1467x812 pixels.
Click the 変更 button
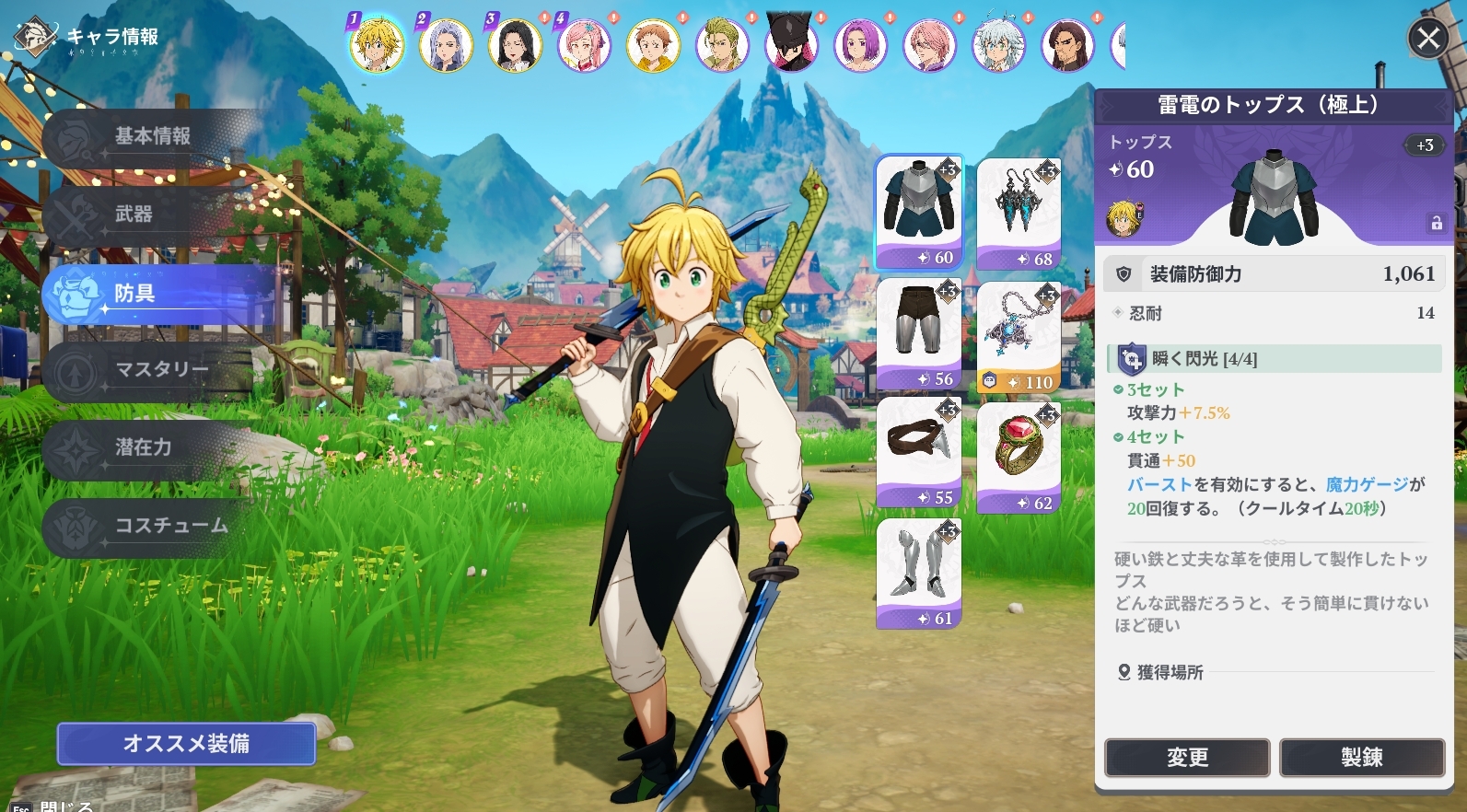point(1187,758)
